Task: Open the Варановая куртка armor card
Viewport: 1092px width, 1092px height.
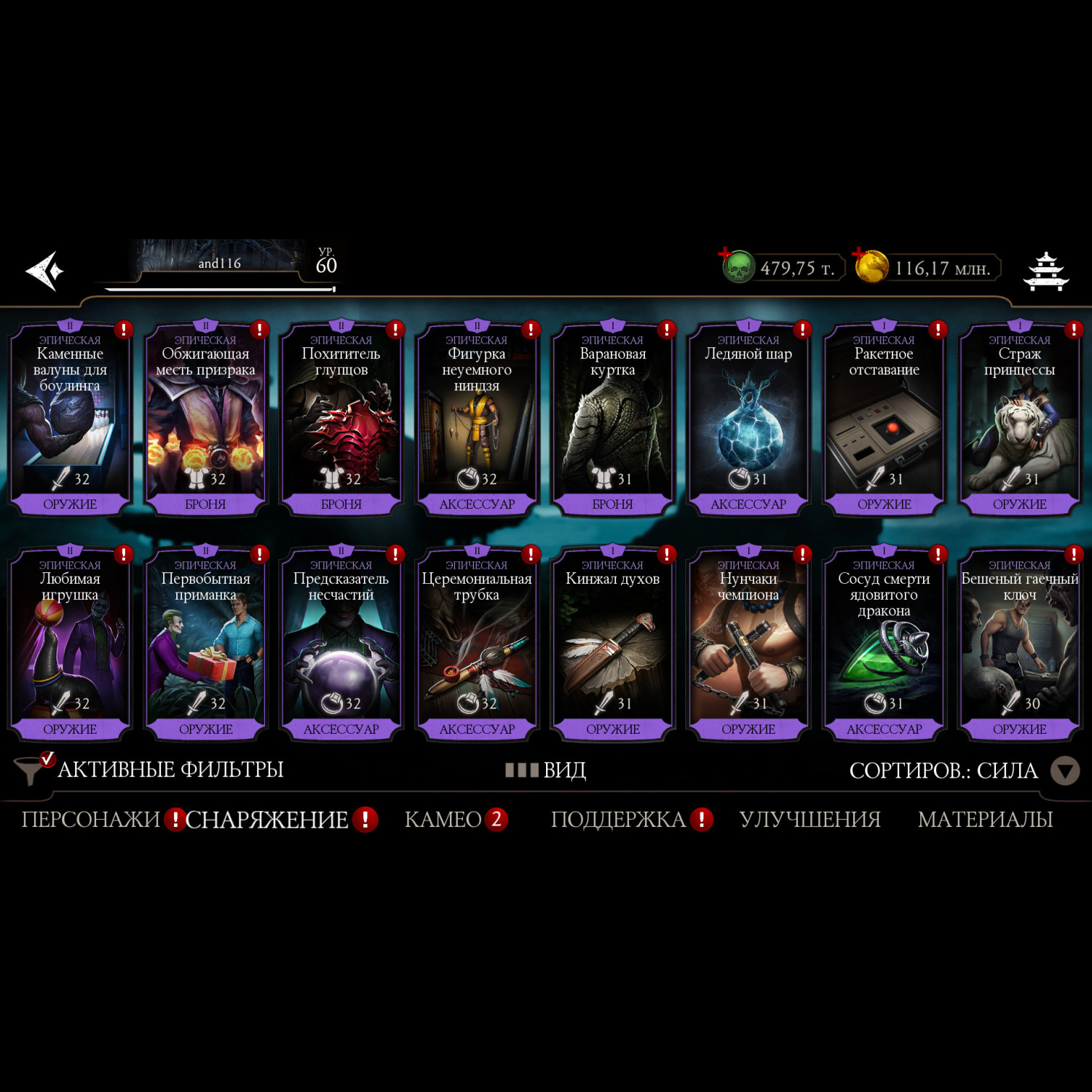Action: (x=612, y=419)
